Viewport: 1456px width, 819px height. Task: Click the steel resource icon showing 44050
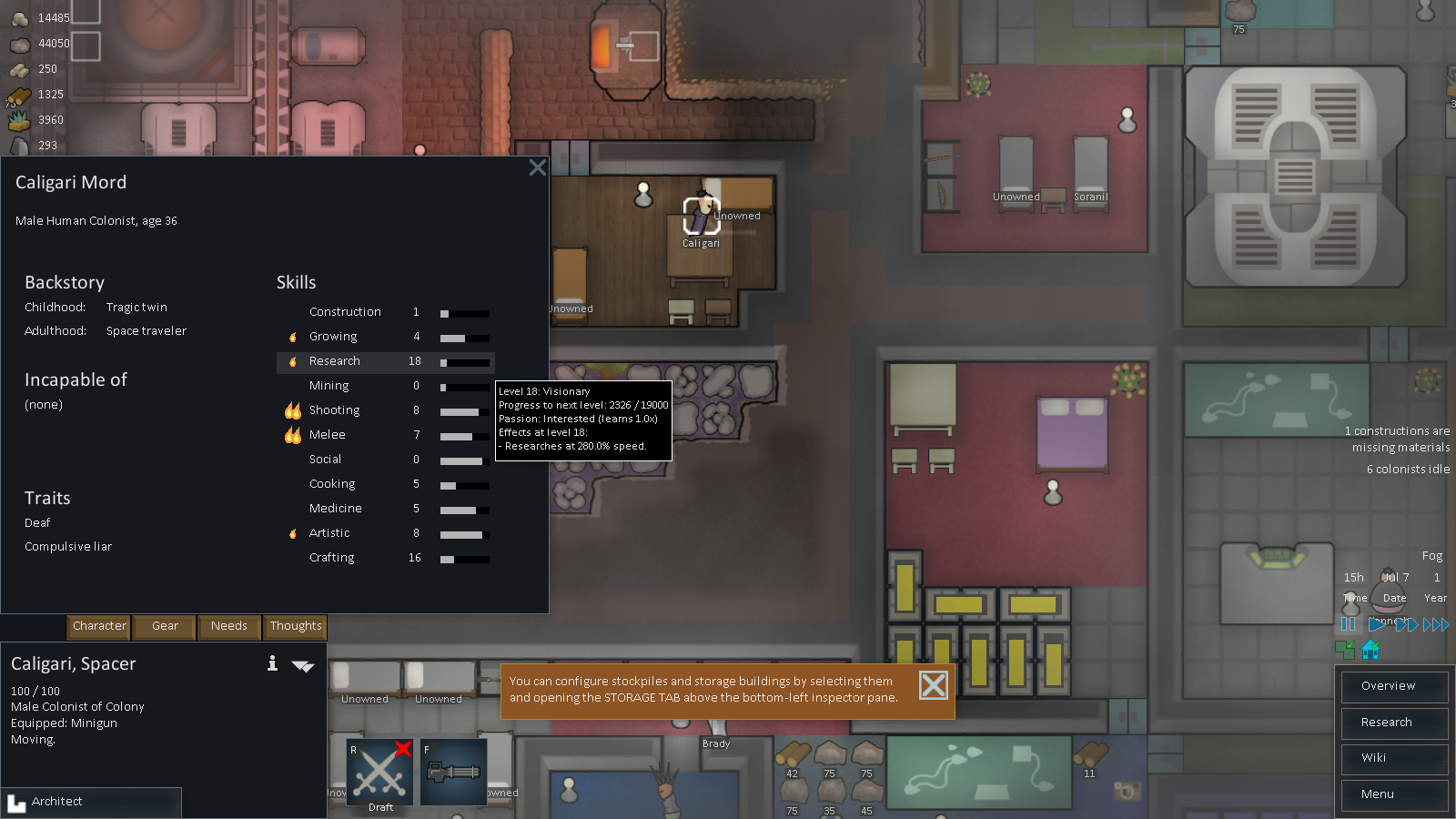[x=18, y=45]
